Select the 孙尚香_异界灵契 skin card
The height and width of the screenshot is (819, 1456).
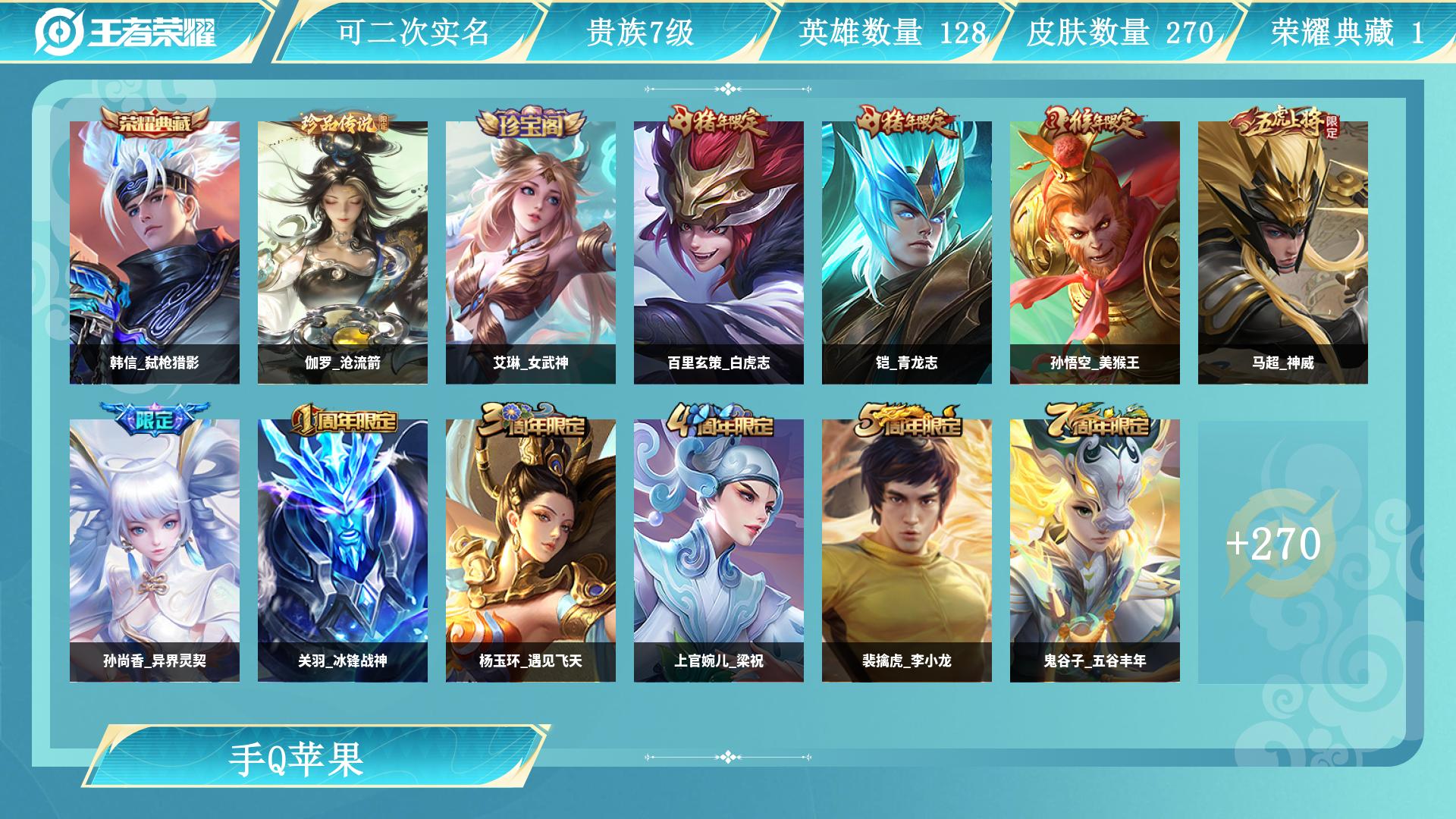pyautogui.click(x=155, y=551)
